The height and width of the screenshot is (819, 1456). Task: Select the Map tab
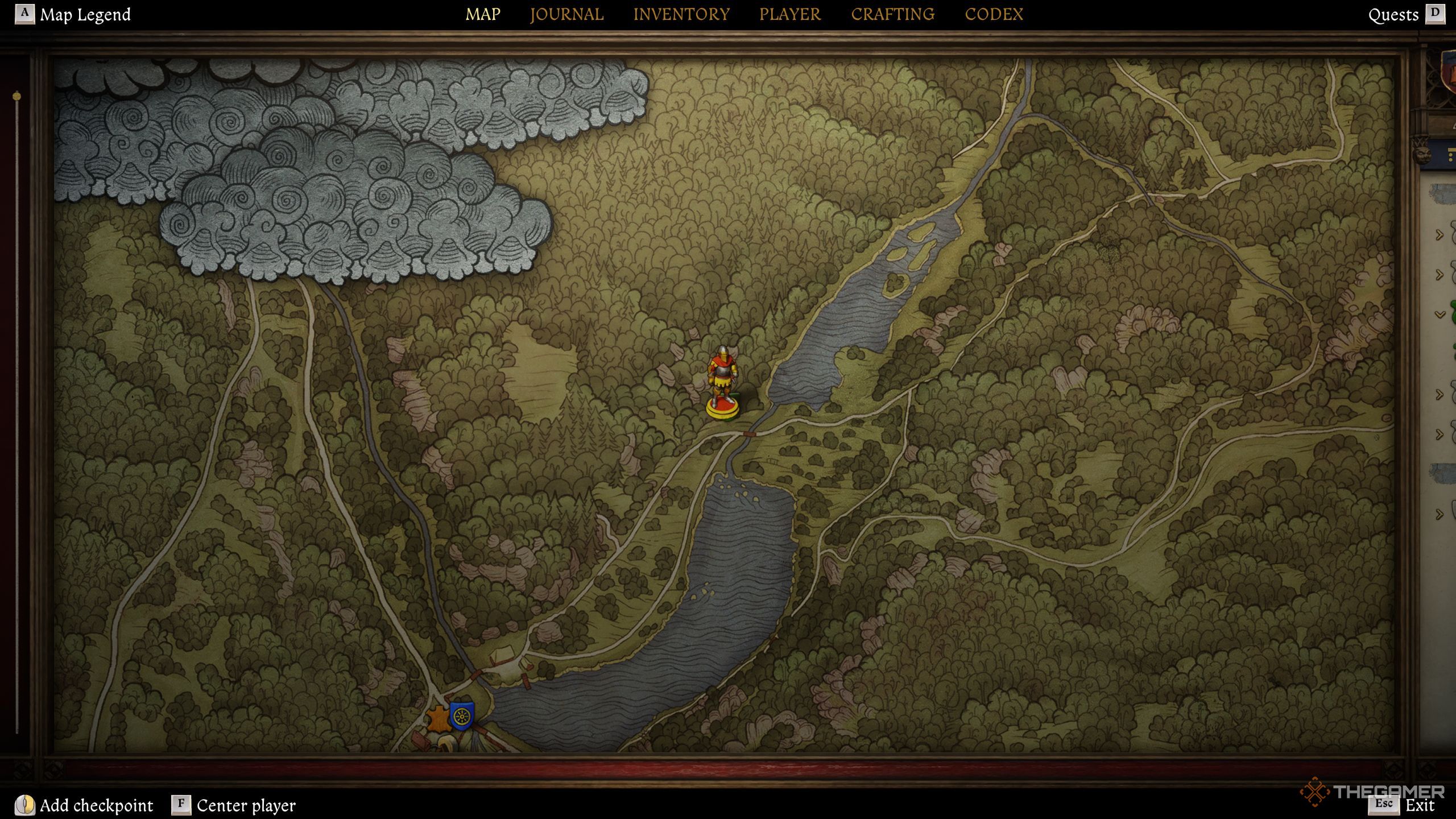tap(483, 14)
